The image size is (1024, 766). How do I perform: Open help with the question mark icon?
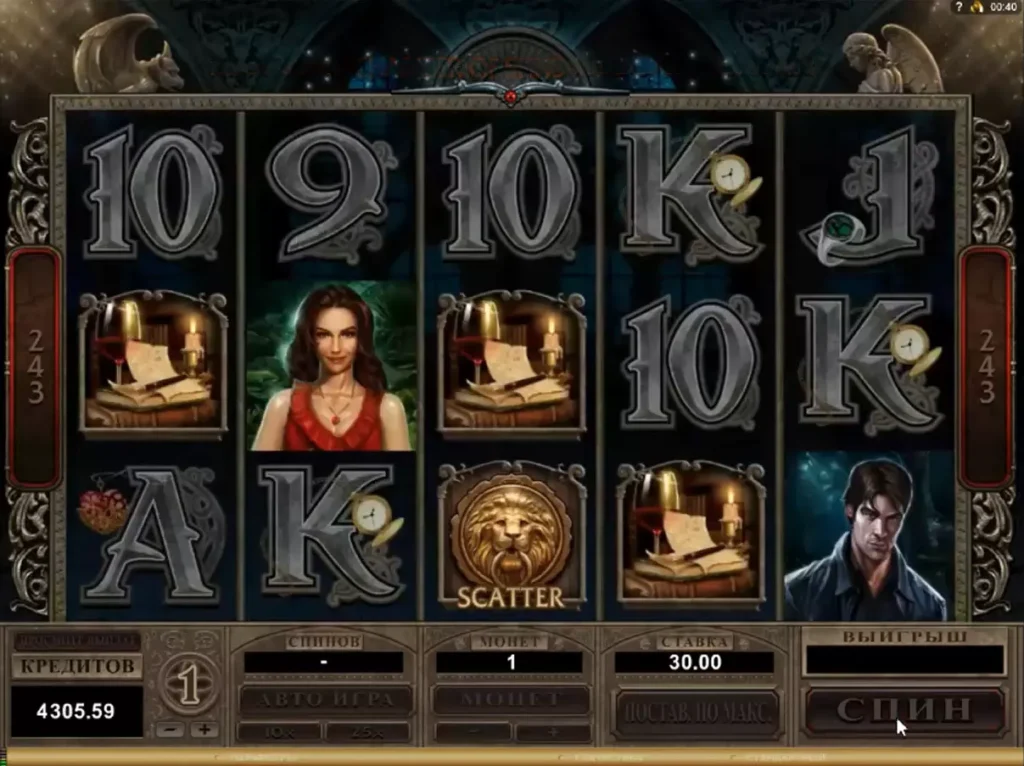point(959,7)
